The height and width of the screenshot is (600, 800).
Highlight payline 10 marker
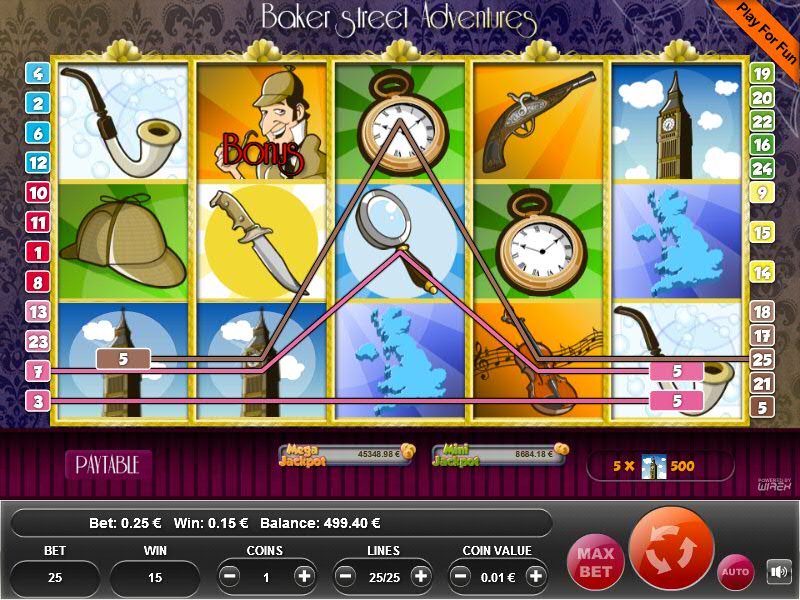pos(39,192)
